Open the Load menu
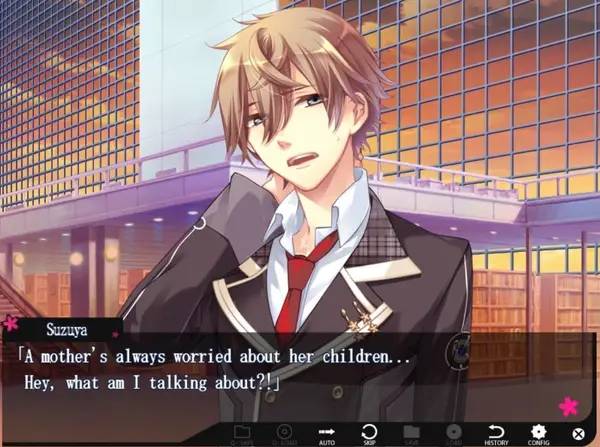This screenshot has width=600, height=447. [x=454, y=432]
